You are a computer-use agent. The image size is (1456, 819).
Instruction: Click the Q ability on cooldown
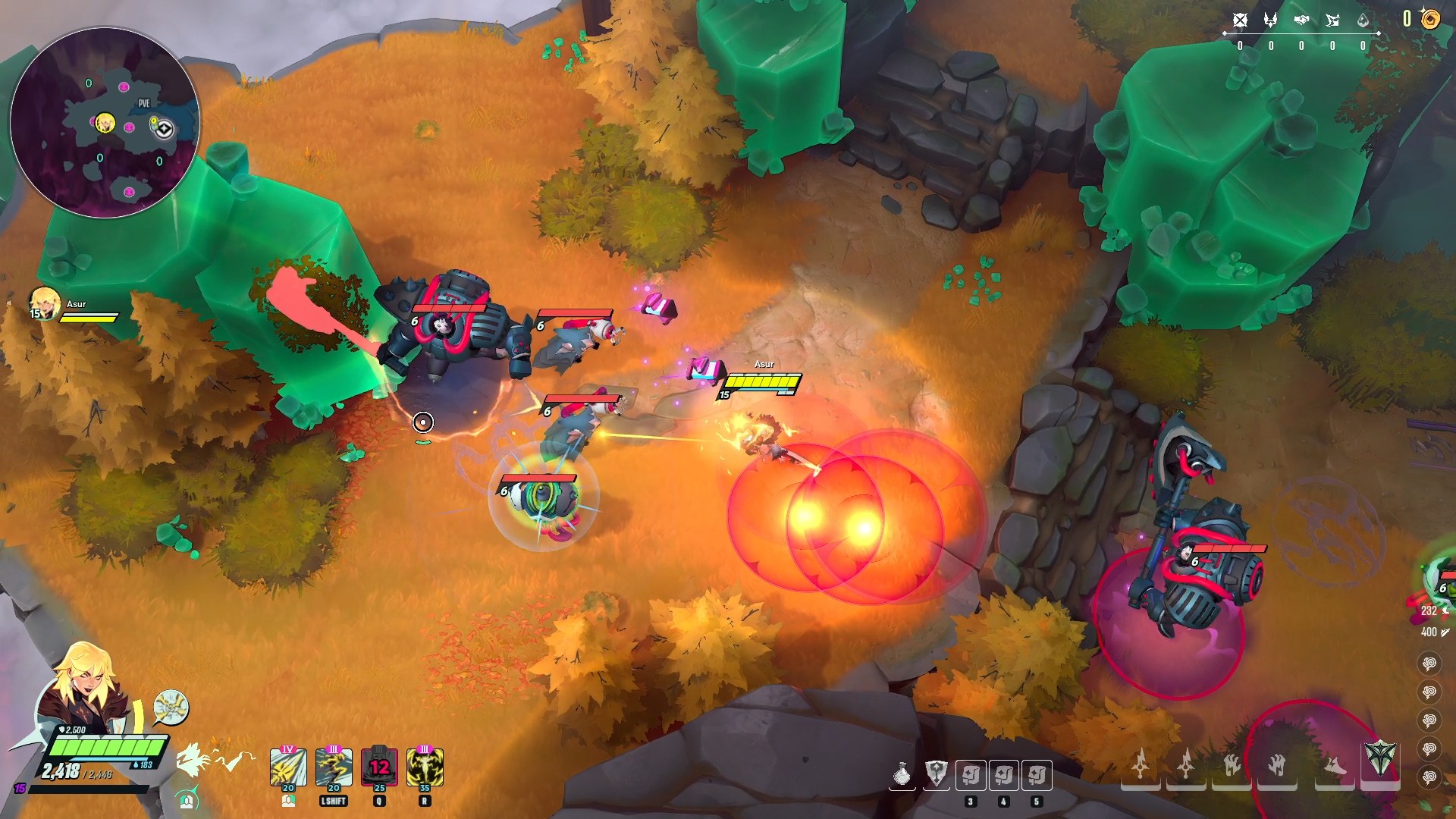pyautogui.click(x=379, y=767)
